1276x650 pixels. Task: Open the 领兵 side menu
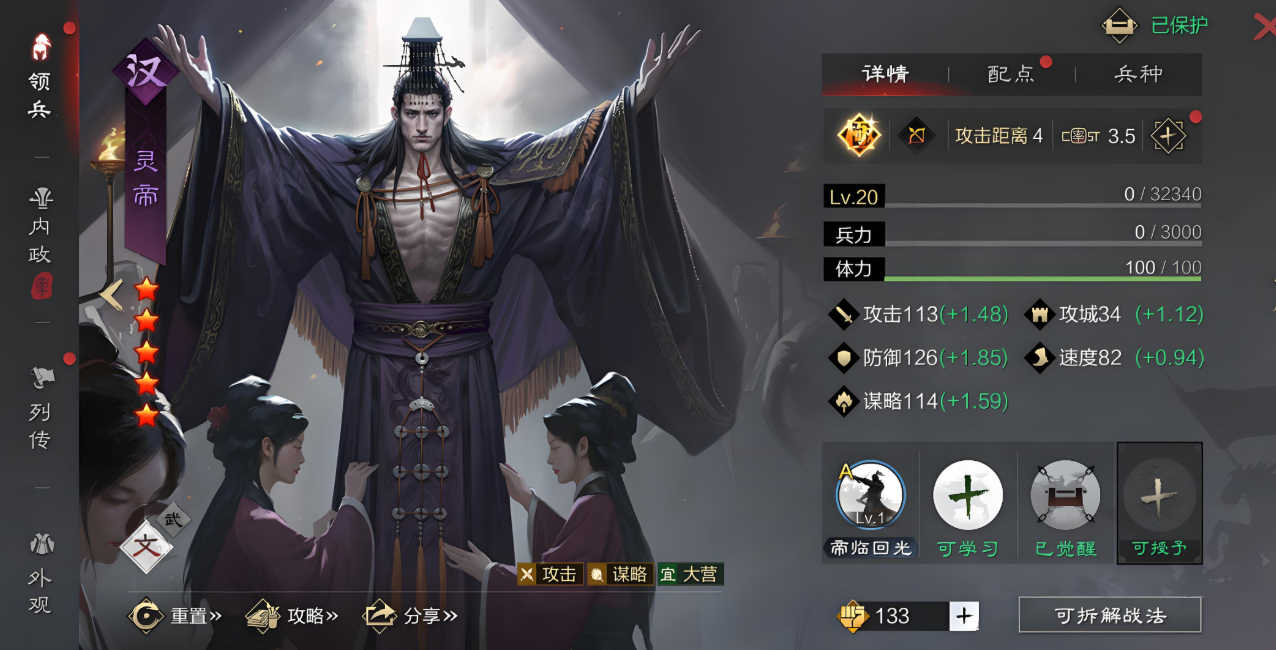pyautogui.click(x=39, y=78)
